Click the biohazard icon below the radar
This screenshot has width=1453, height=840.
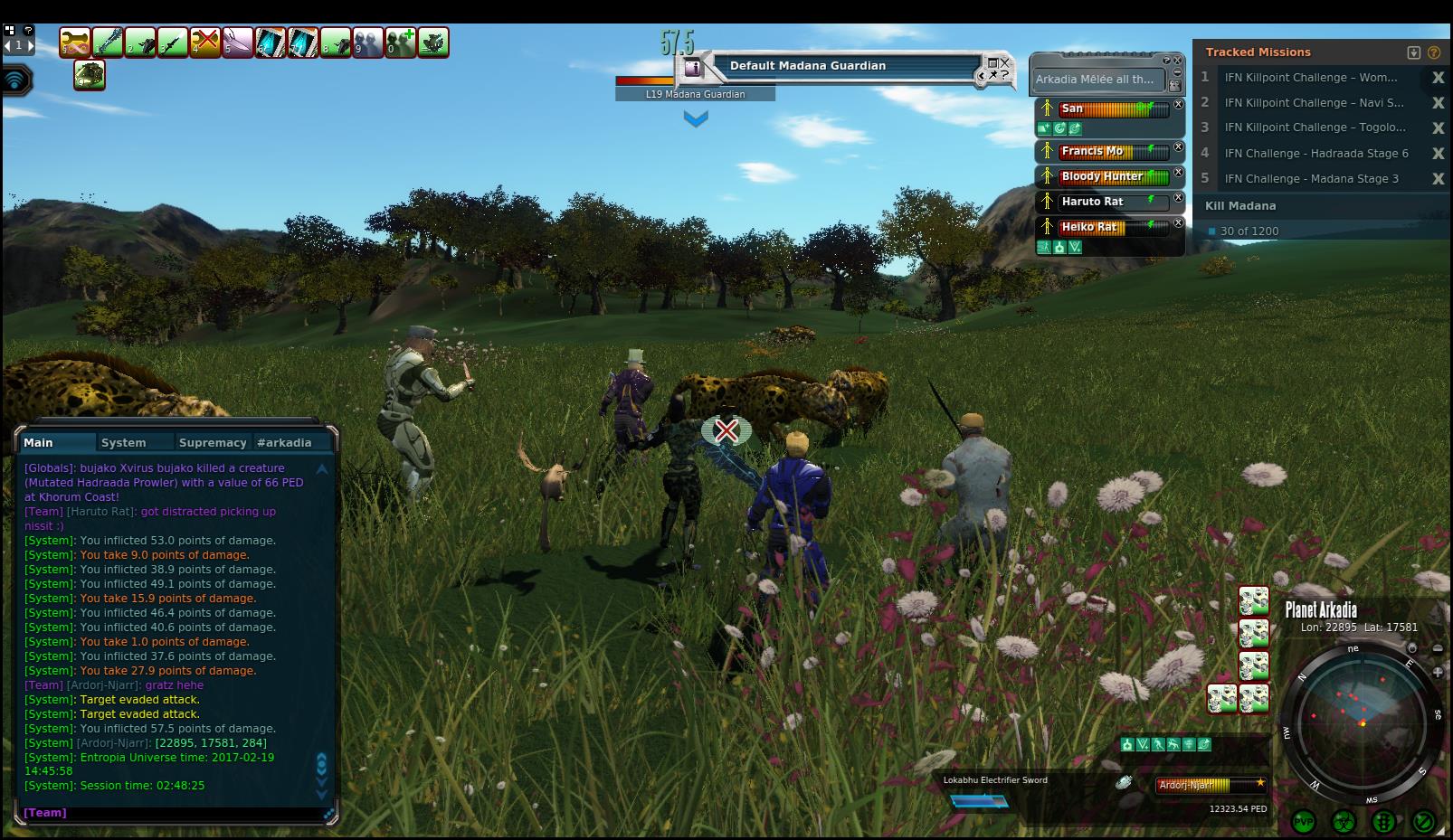[1344, 822]
